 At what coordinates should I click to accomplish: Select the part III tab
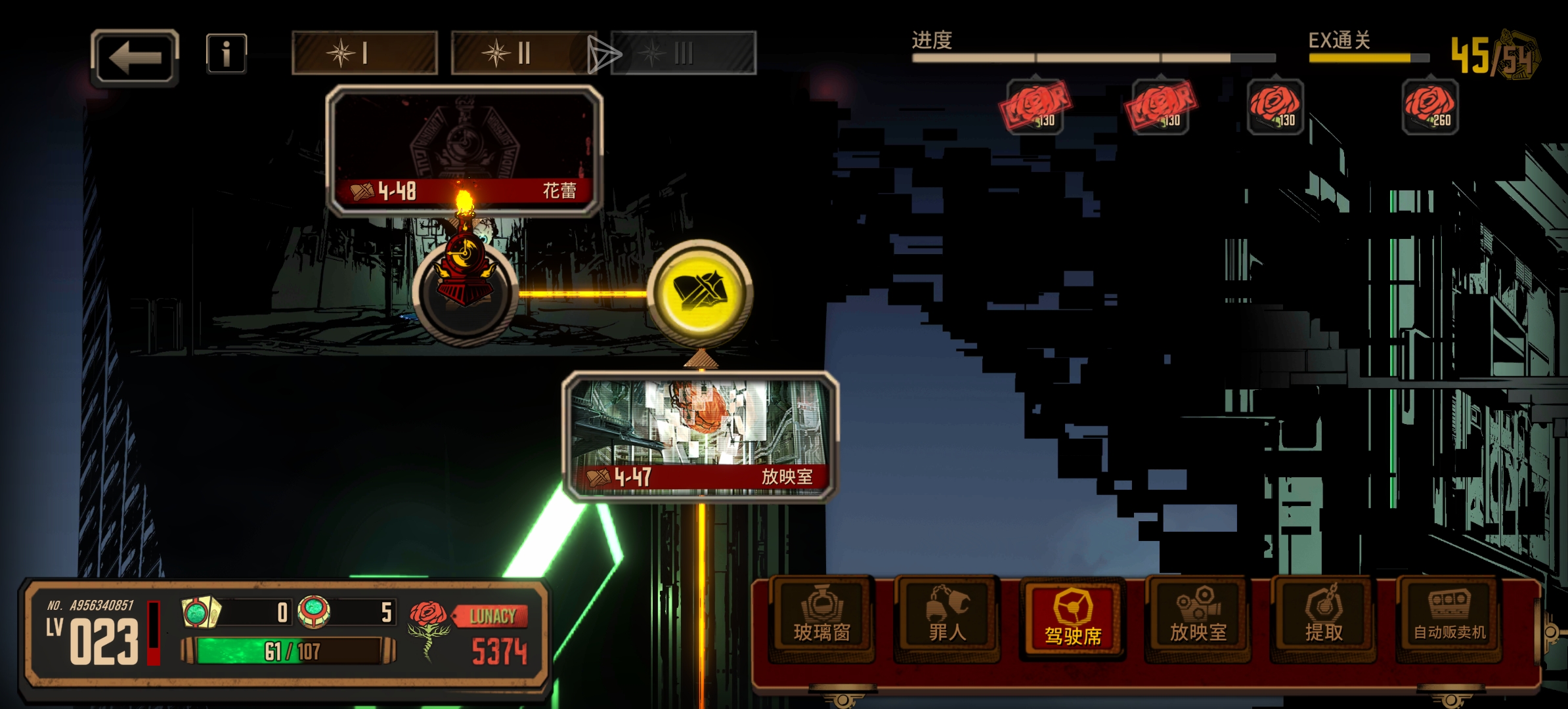(683, 53)
